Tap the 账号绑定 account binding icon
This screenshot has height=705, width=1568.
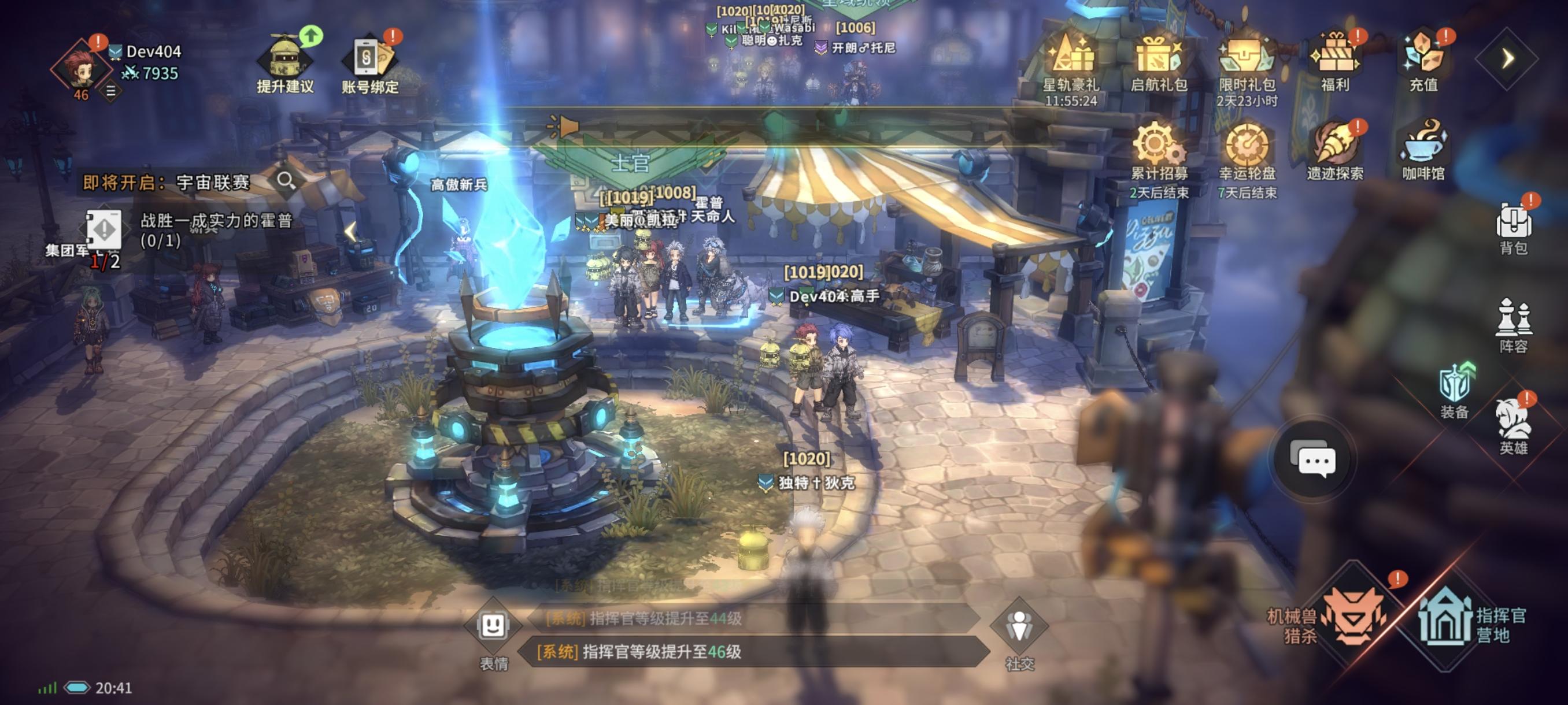tap(369, 61)
